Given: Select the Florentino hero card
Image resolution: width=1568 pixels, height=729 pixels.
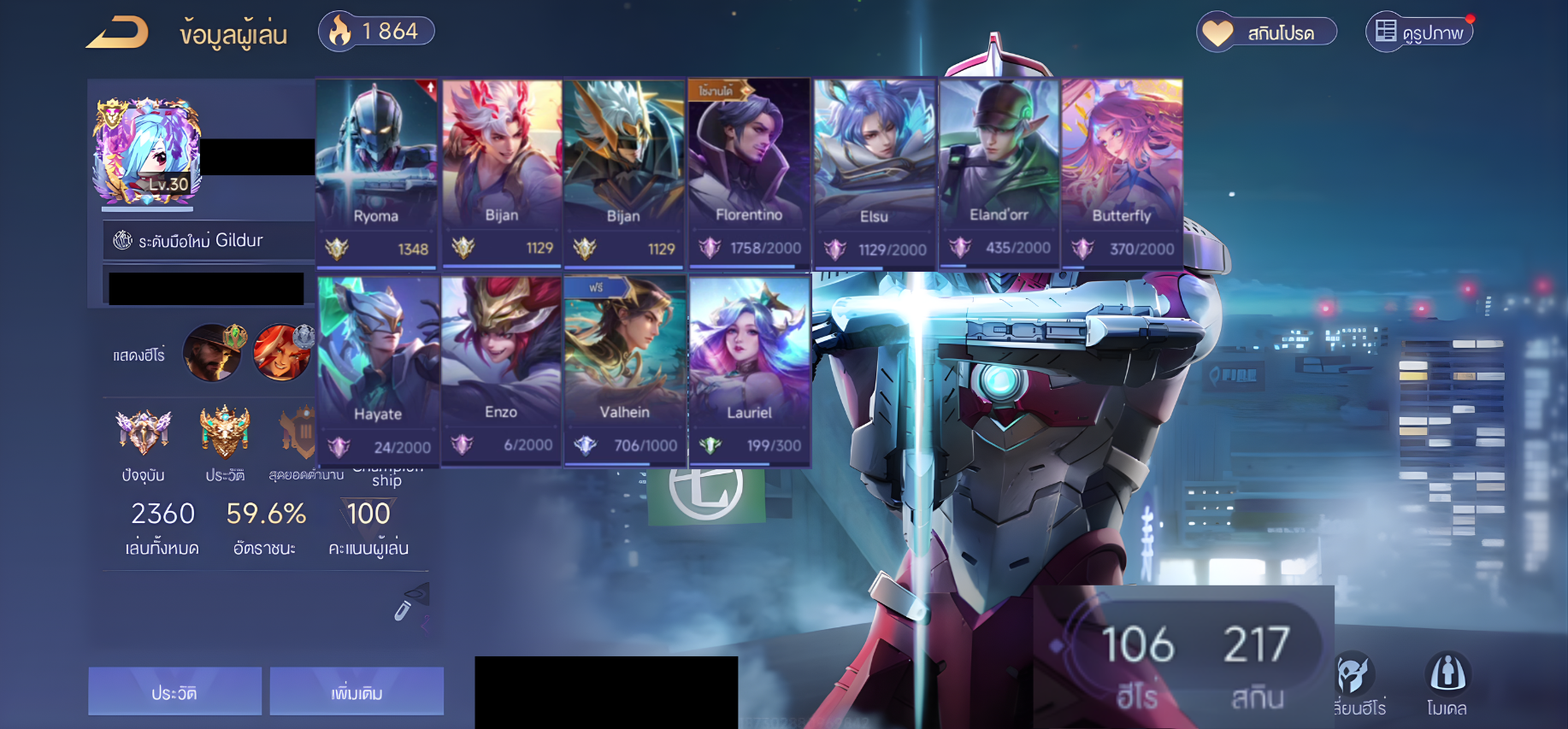Looking at the screenshot, I should 749,172.
